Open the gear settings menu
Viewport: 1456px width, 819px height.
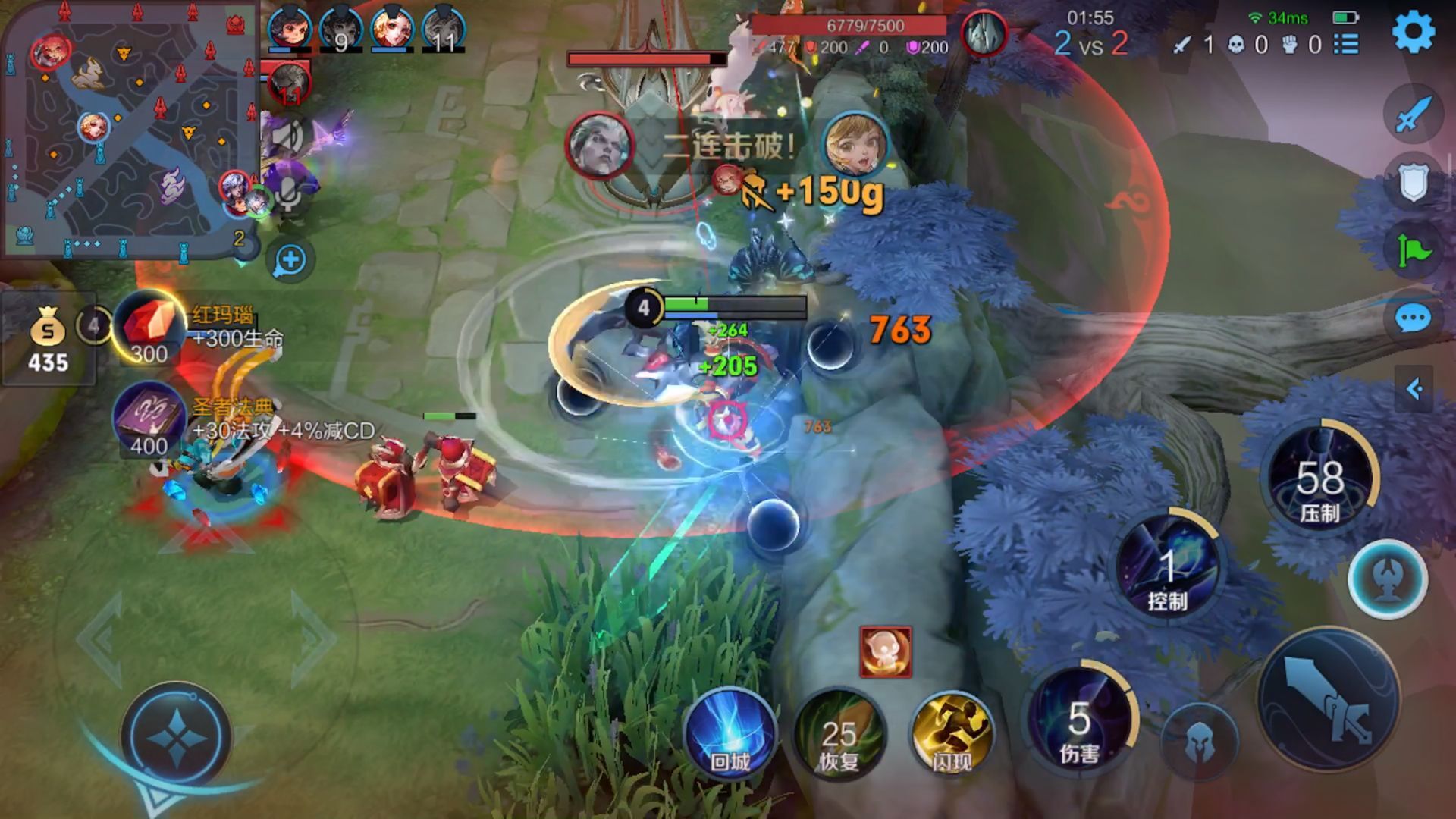(x=1414, y=32)
